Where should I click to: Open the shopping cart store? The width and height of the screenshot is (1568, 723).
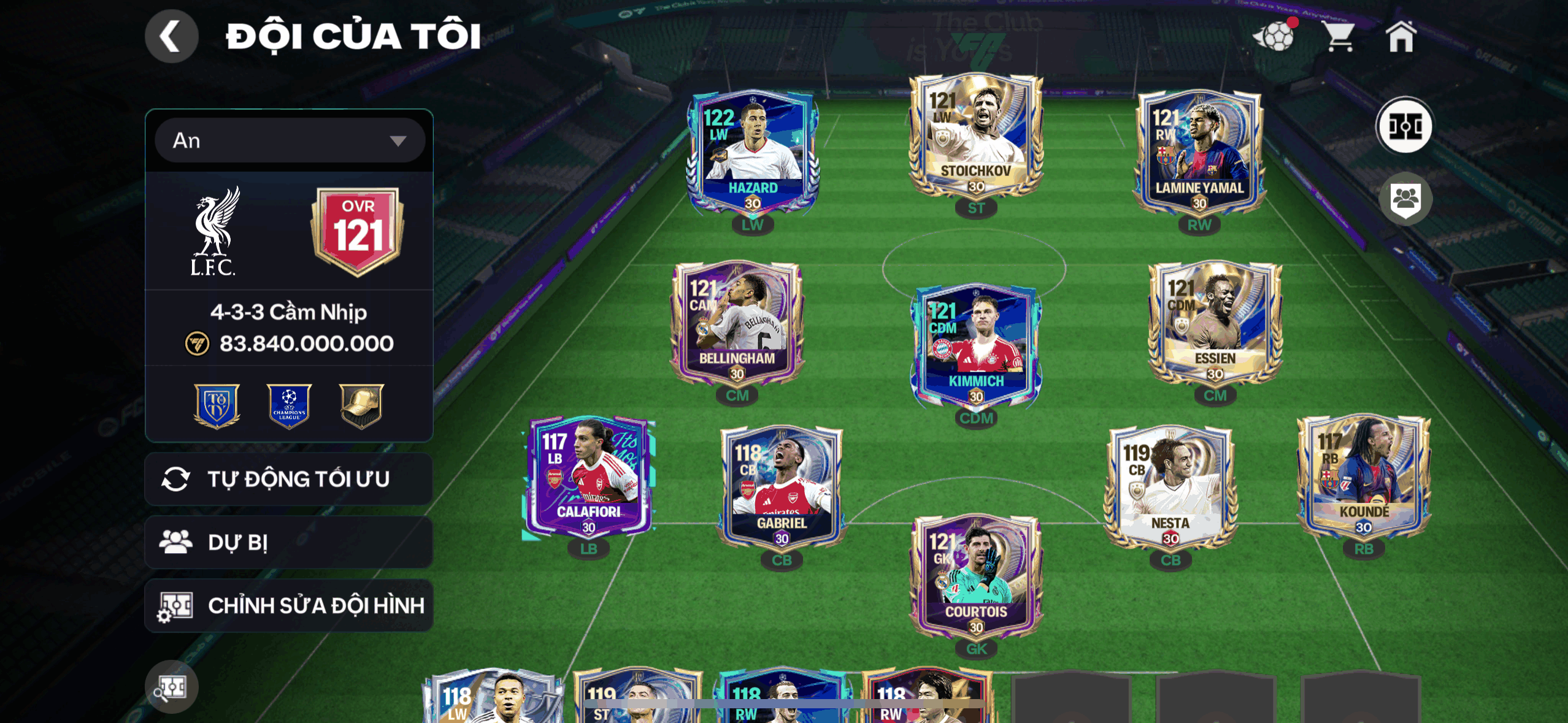pos(1339,37)
